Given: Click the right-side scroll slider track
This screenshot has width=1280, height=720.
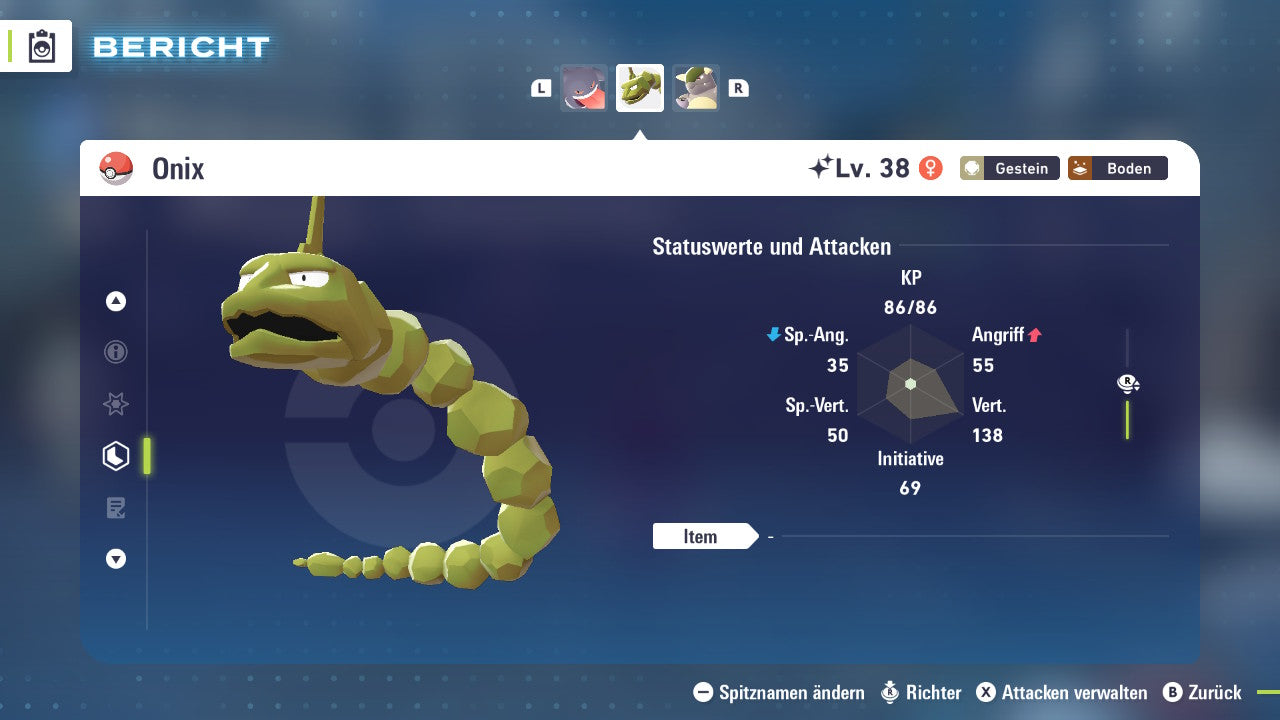Looking at the screenshot, I should pyautogui.click(x=1128, y=420).
